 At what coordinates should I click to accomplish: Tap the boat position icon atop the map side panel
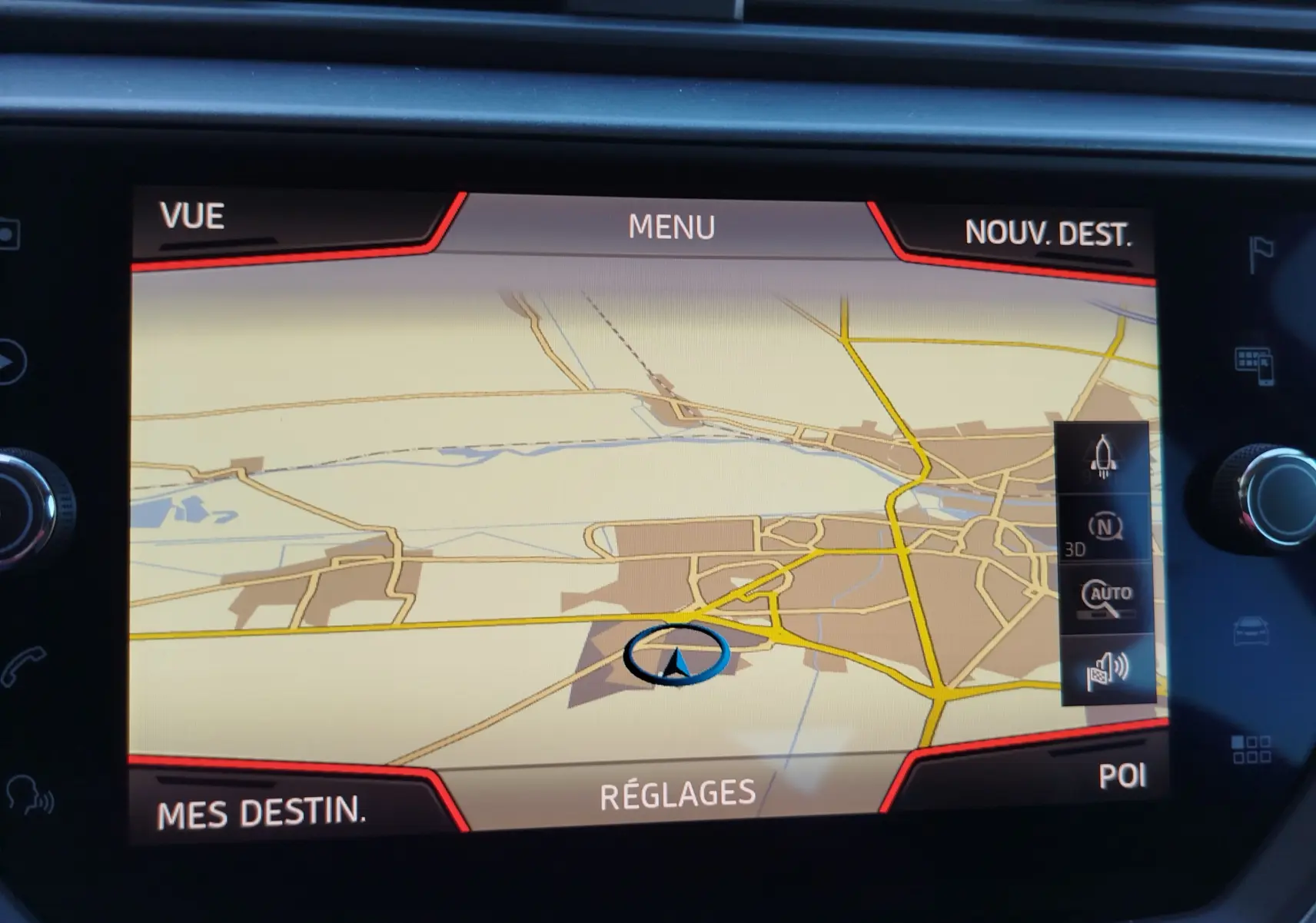click(1103, 457)
